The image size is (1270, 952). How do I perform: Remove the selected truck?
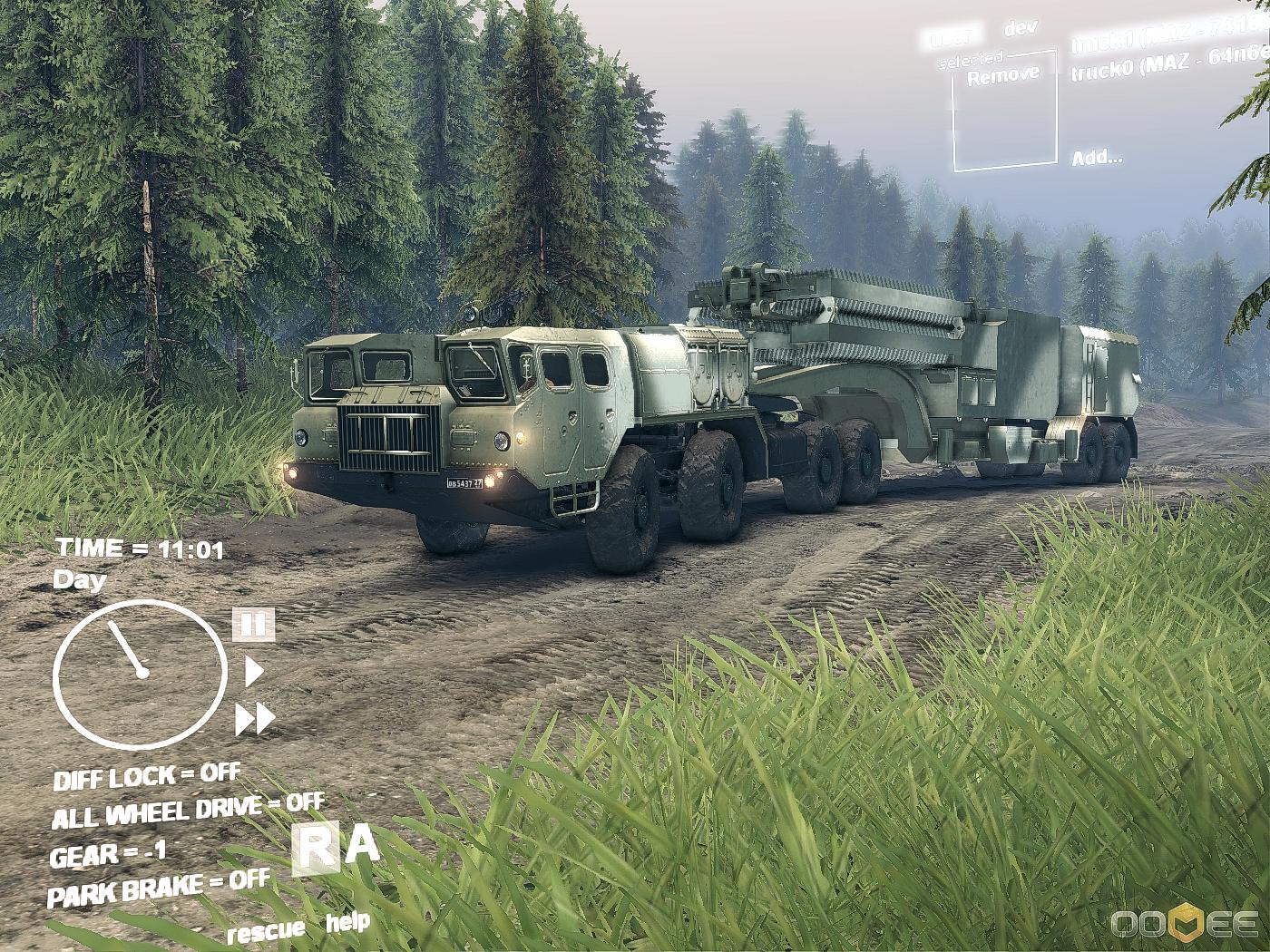(1003, 75)
